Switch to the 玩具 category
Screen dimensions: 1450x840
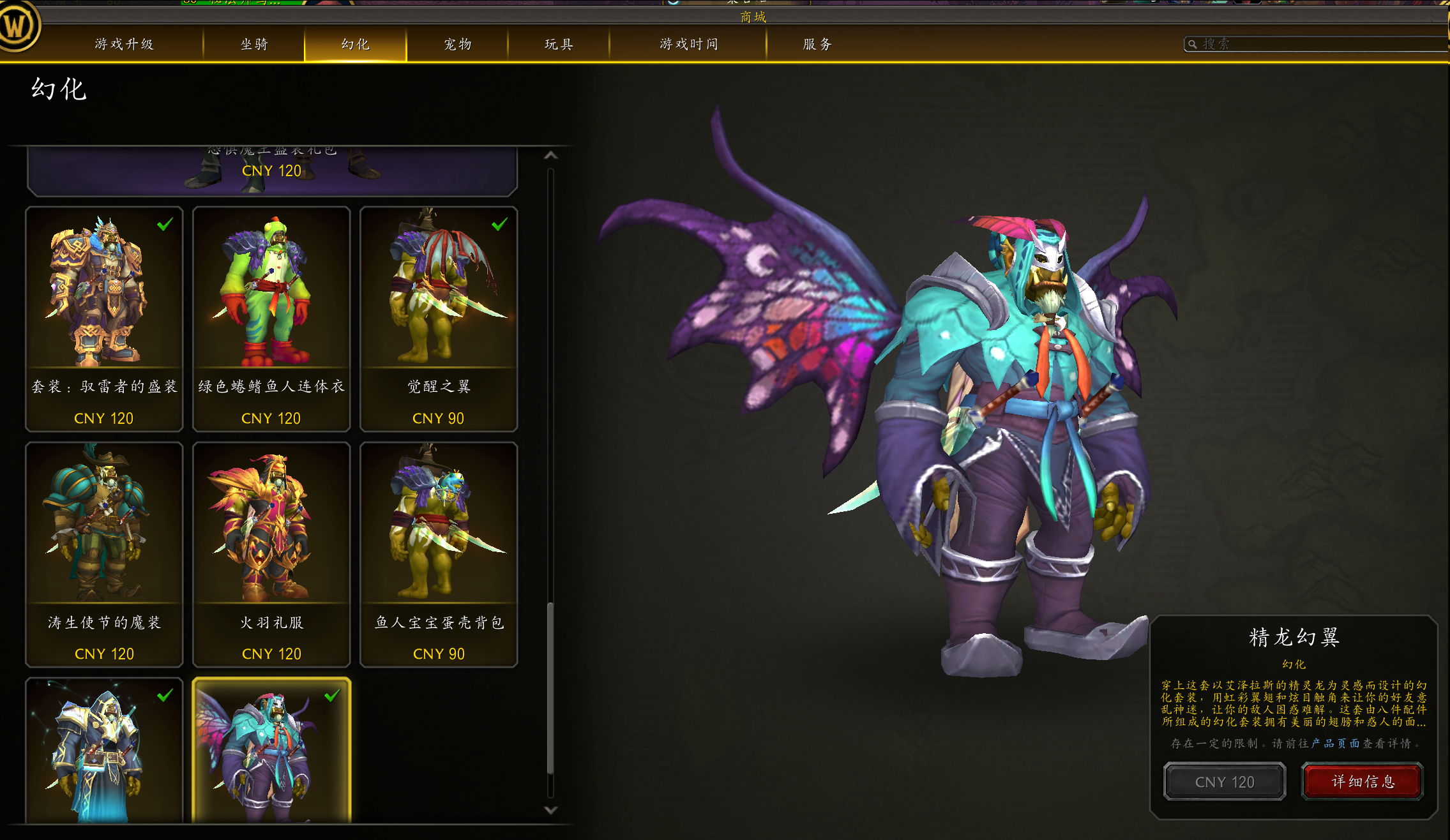(x=559, y=44)
